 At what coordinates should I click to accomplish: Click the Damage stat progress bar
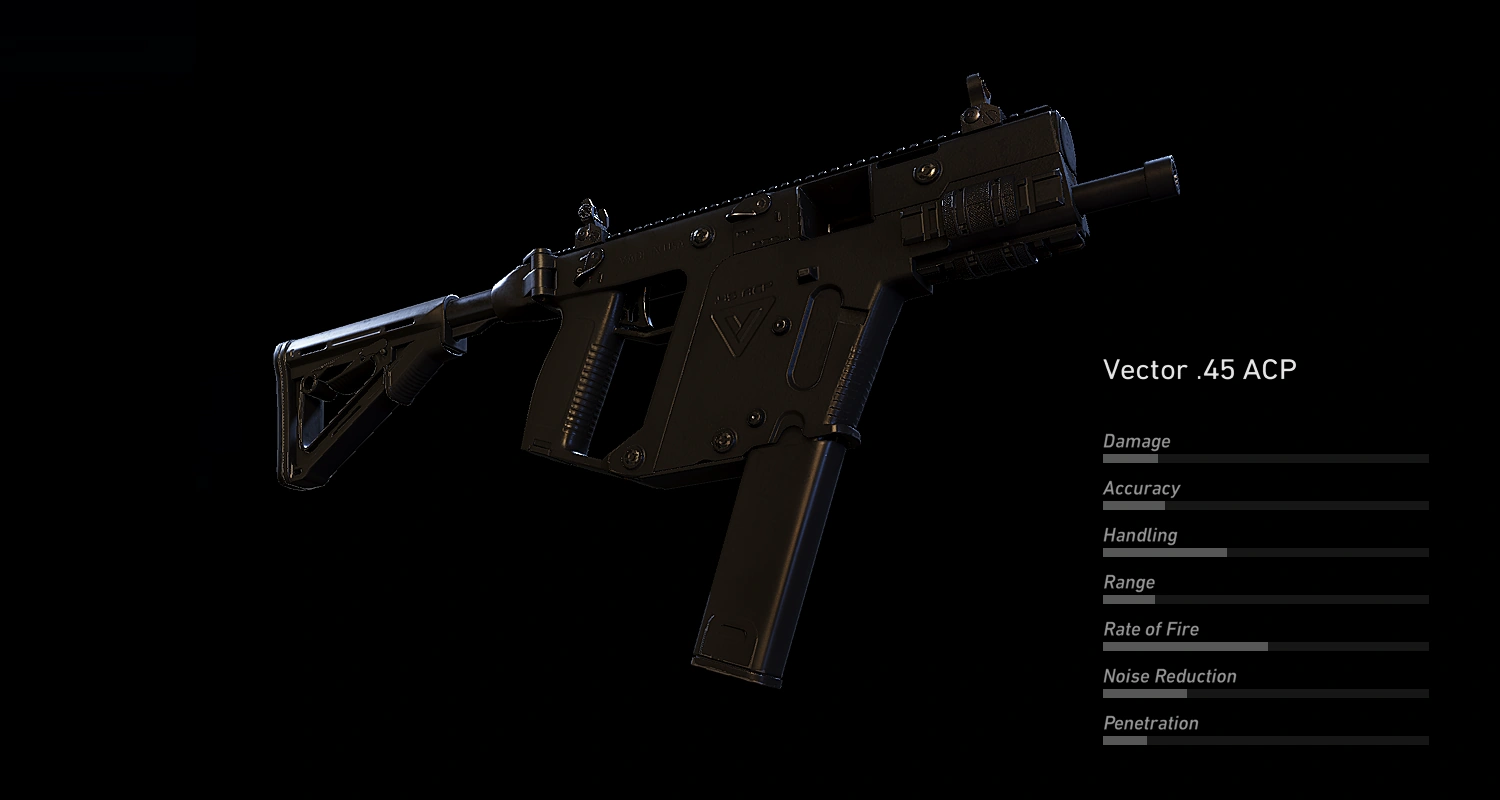(1265, 457)
